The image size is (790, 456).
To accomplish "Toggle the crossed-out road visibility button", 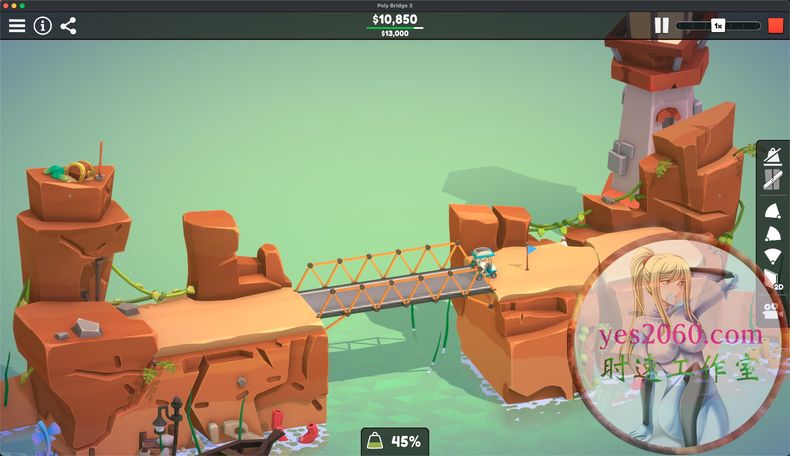I will [x=772, y=180].
